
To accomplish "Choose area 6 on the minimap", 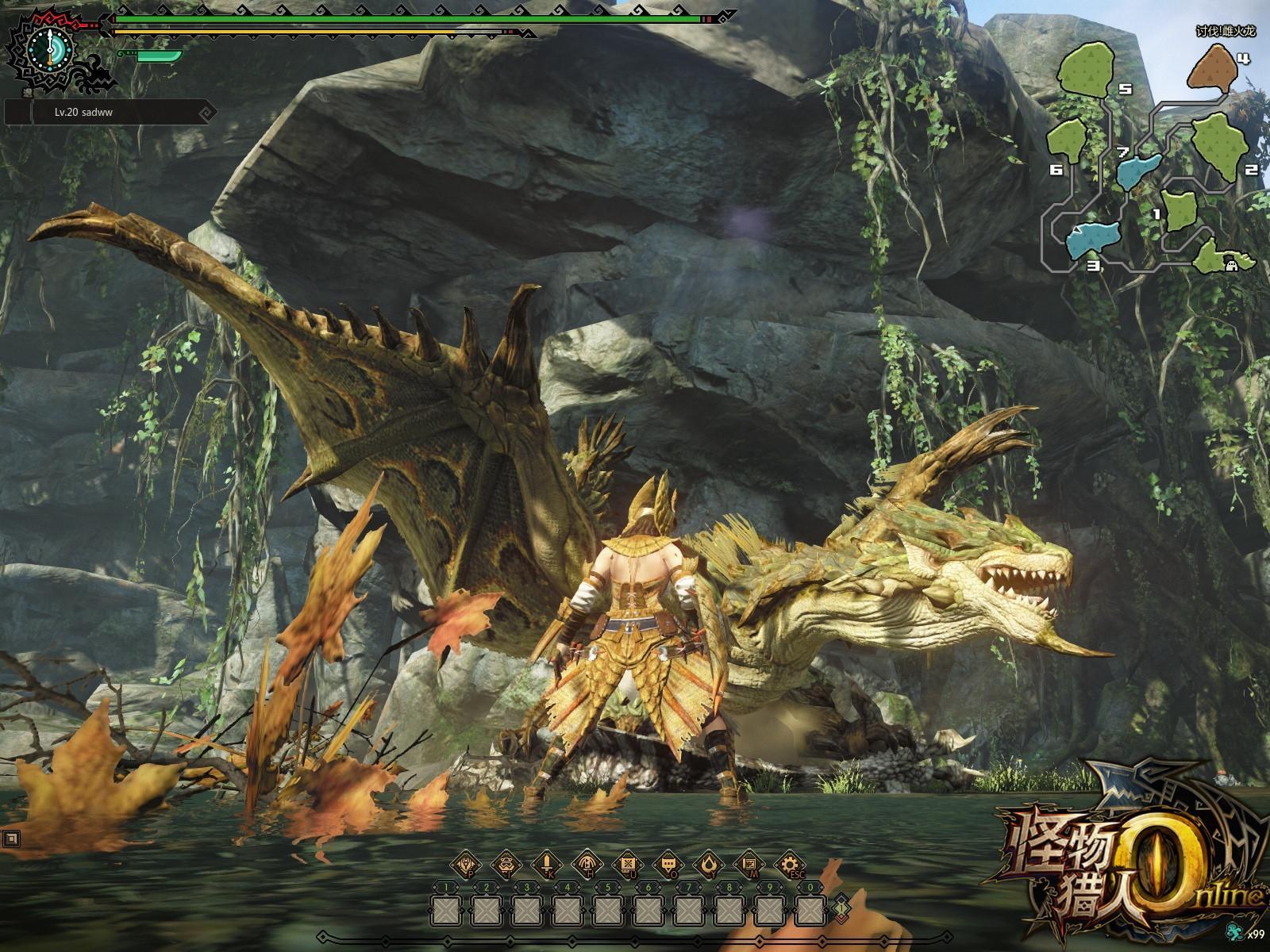I will [x=1068, y=140].
